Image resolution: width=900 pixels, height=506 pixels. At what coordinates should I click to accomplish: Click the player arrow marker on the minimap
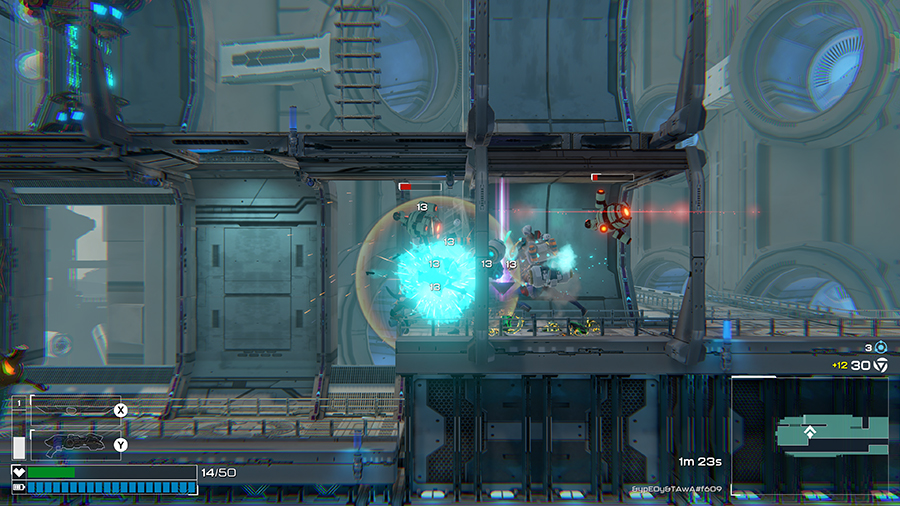click(810, 432)
